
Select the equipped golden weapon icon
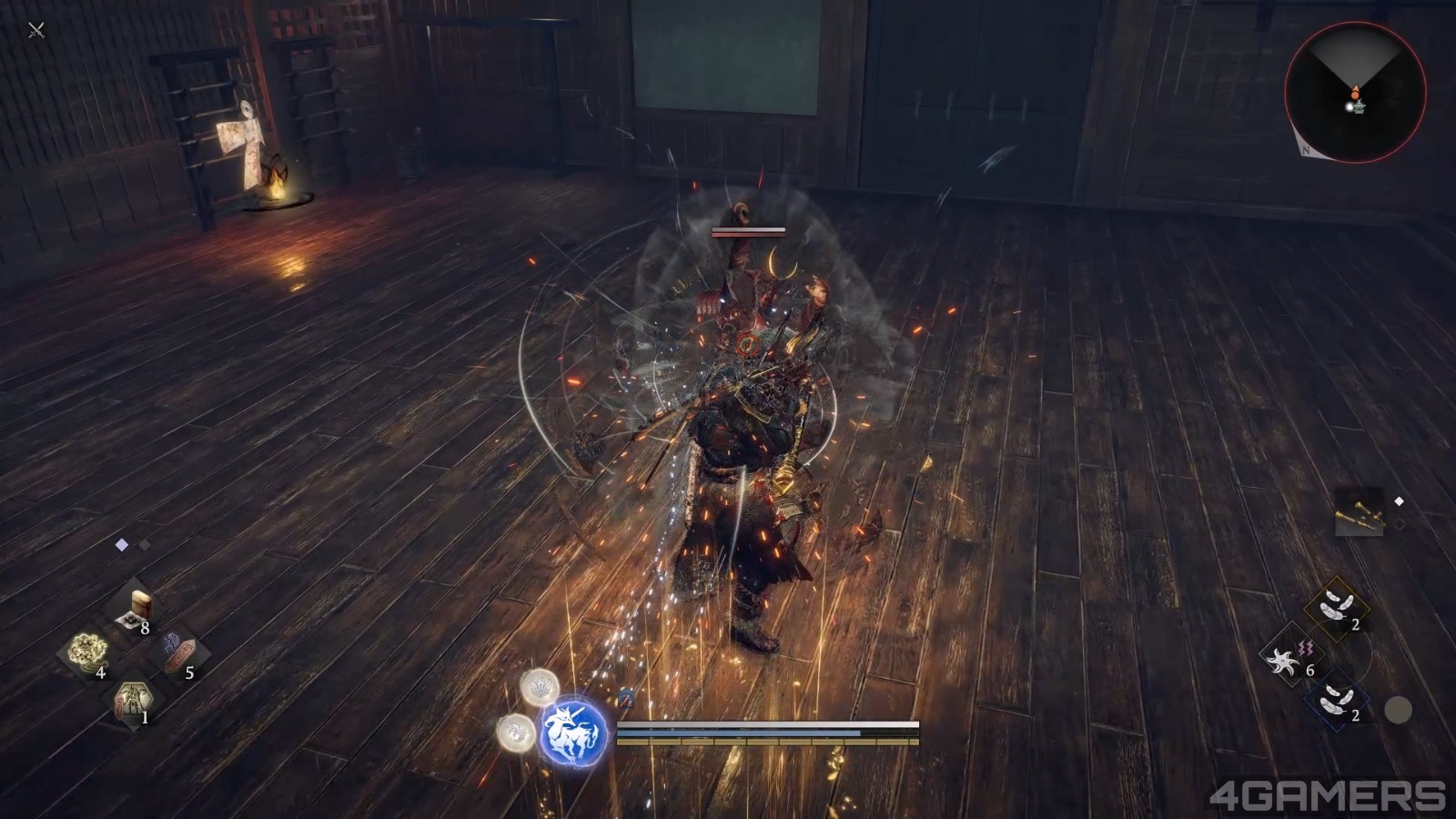[1360, 513]
